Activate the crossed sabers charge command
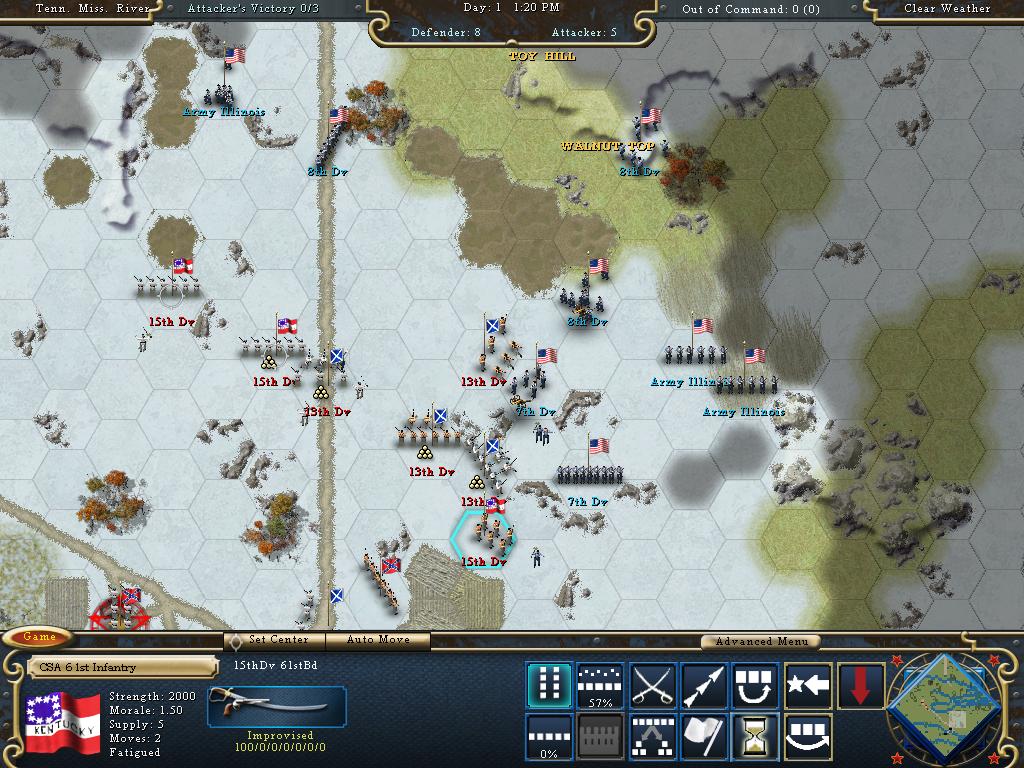 [x=652, y=685]
